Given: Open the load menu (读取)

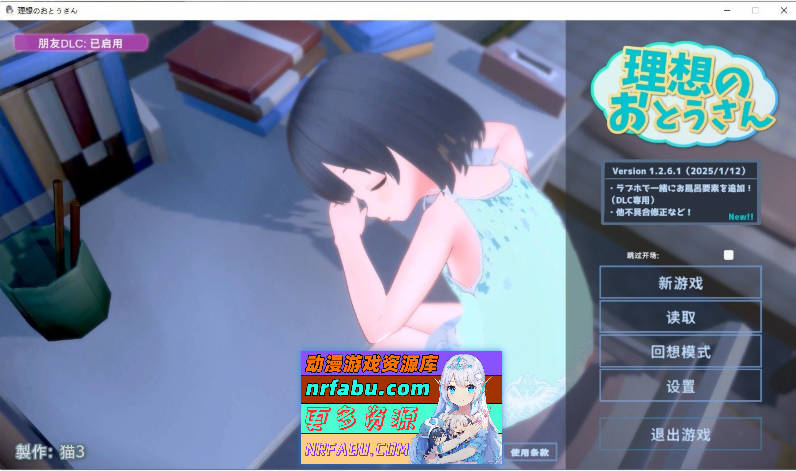Looking at the screenshot, I should tap(680, 317).
